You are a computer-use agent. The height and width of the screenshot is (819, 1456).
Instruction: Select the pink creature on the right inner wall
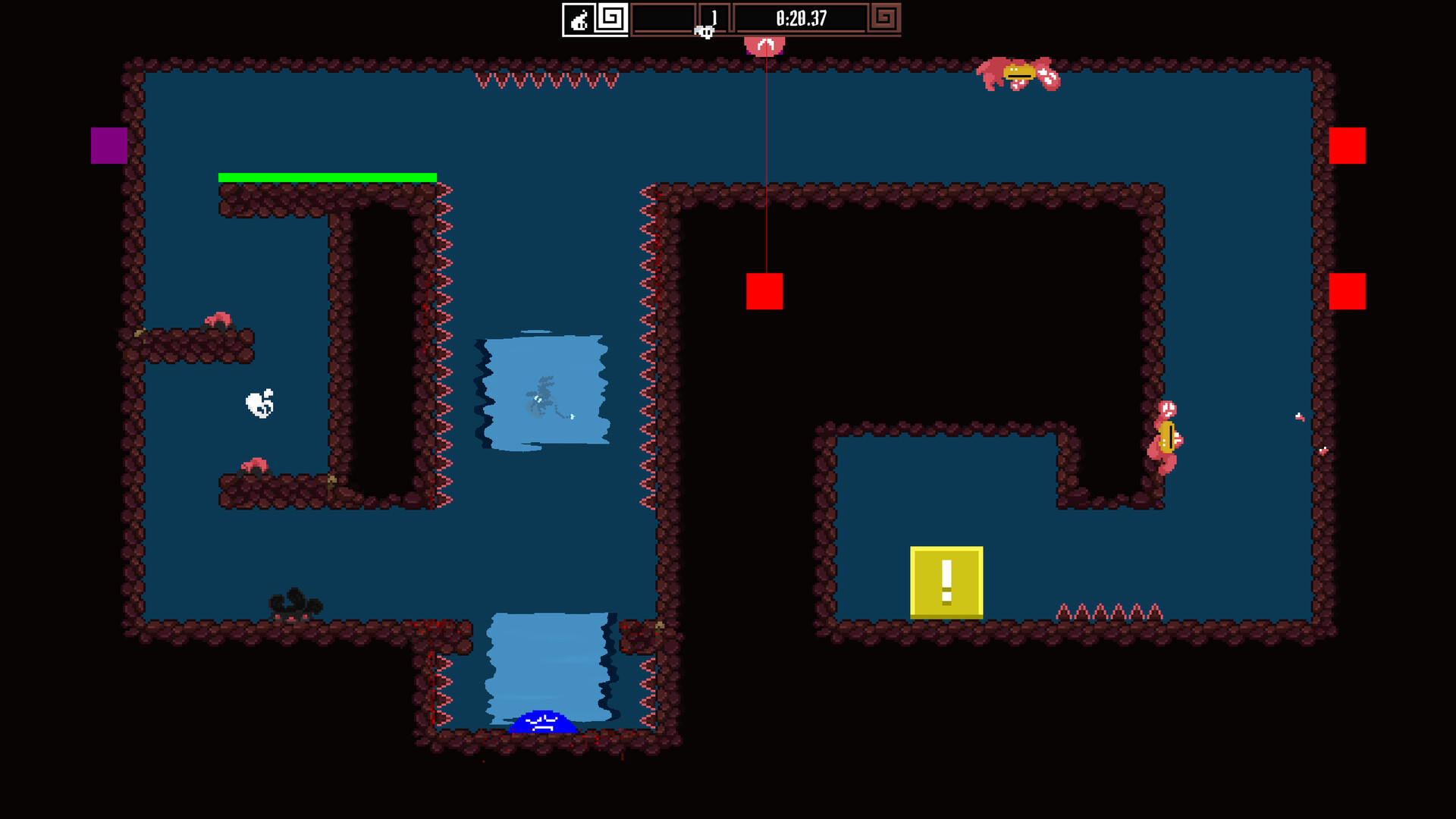coord(1166,436)
